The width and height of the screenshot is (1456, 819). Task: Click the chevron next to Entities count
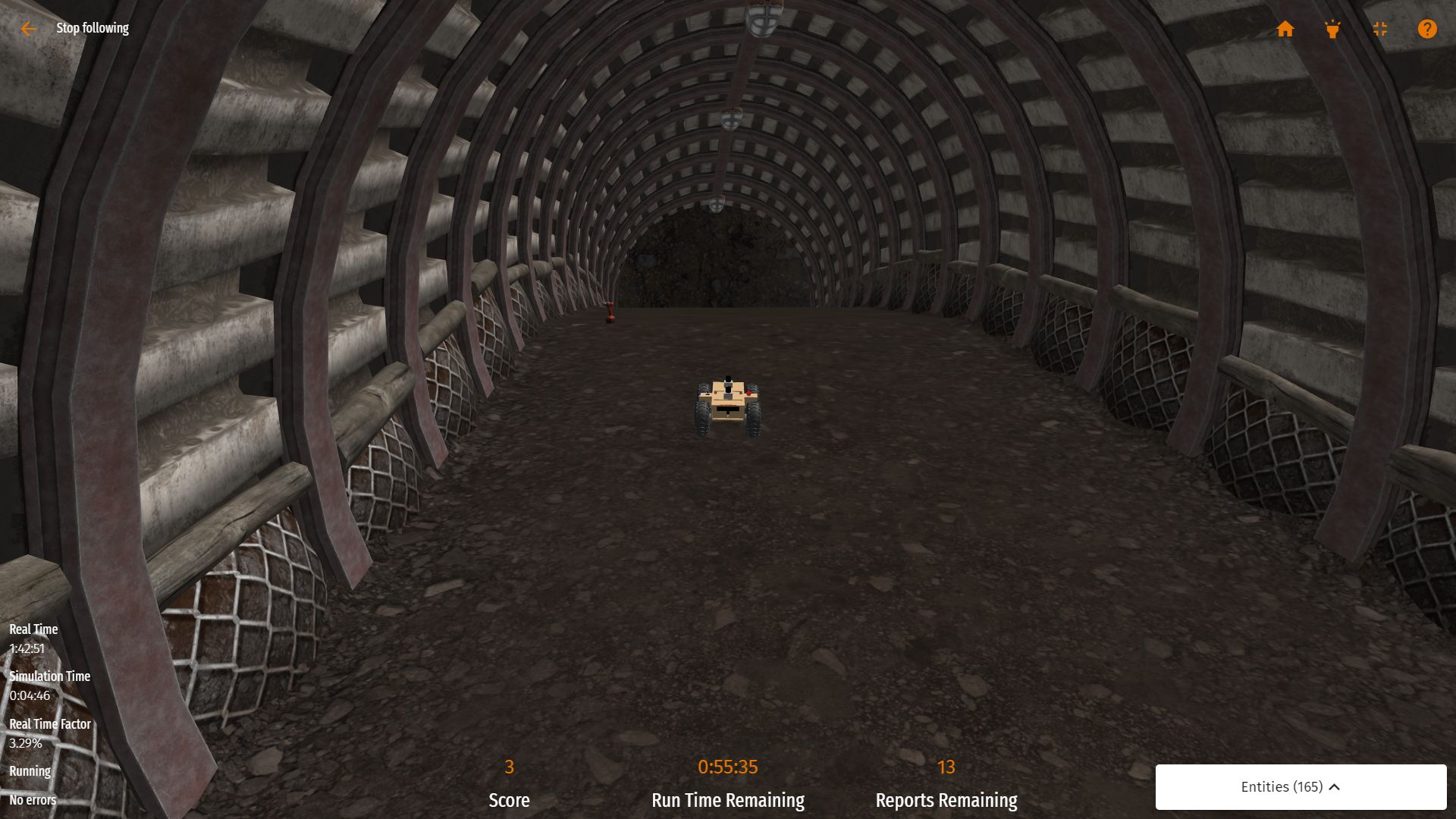(x=1333, y=787)
